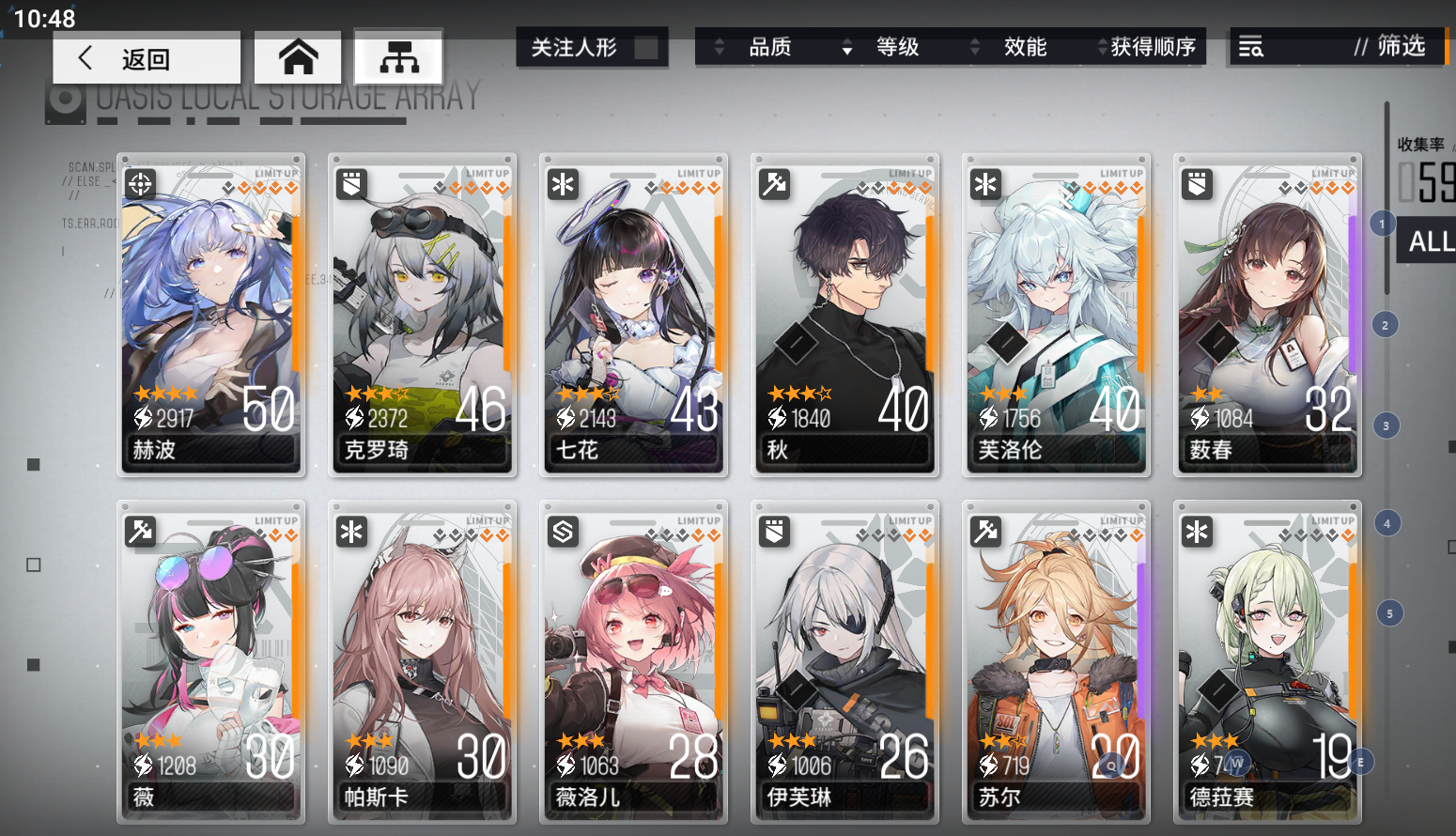This screenshot has width=1456, height=836.
Task: Open 薇洛儿's character card
Action: pyautogui.click(x=633, y=658)
